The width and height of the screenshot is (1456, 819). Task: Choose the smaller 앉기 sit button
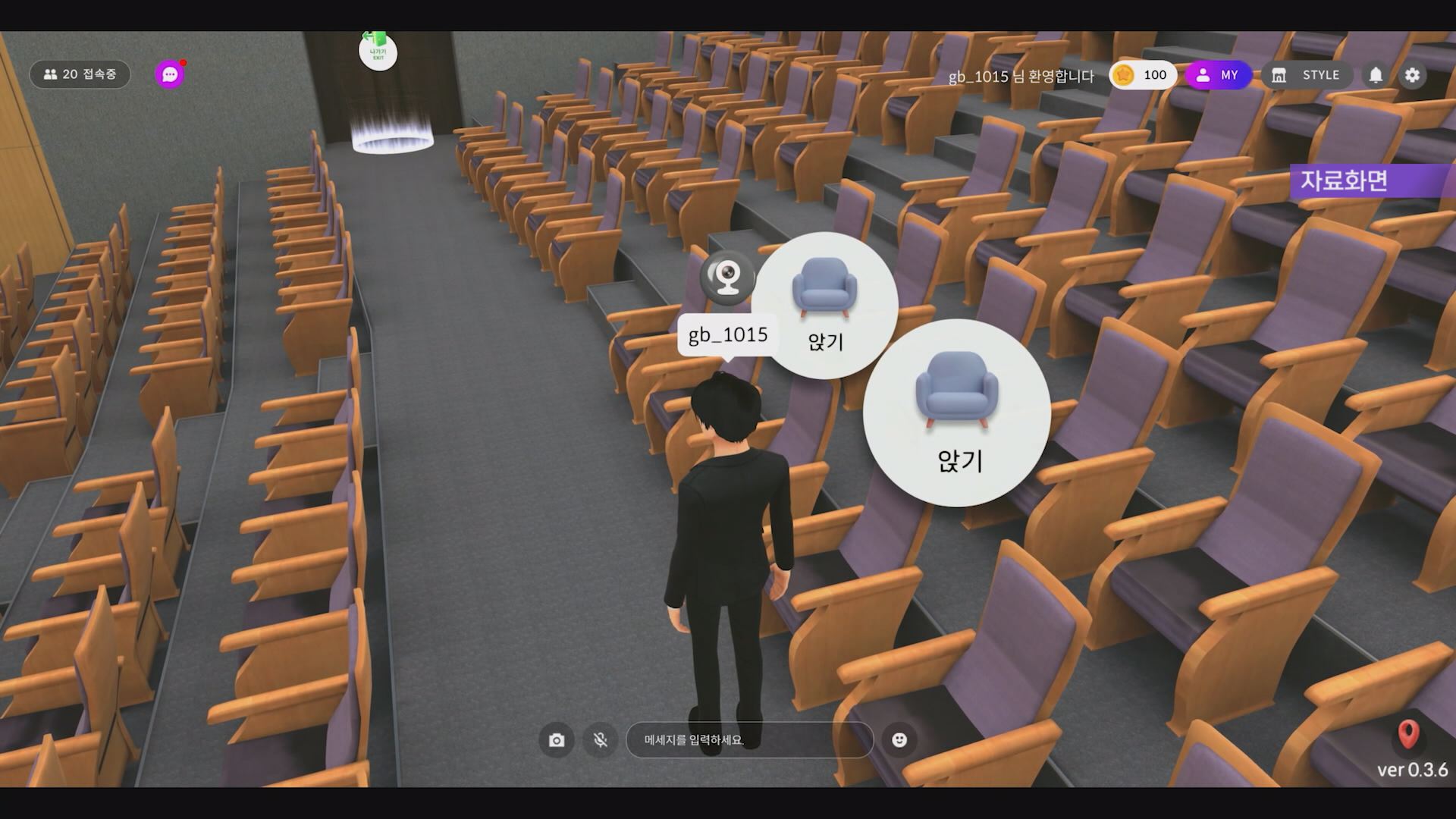(x=825, y=306)
